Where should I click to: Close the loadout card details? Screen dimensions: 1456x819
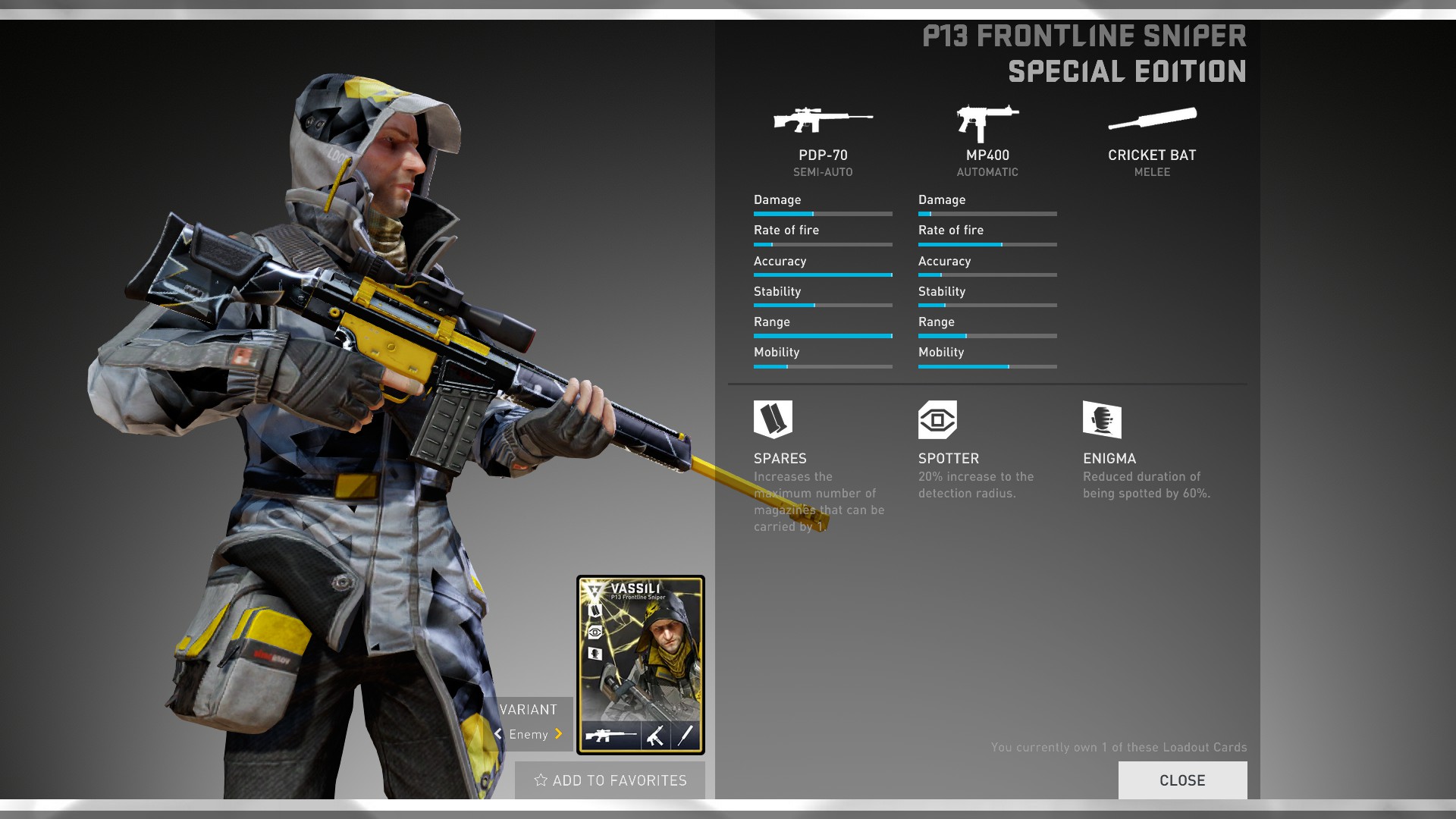(1182, 780)
